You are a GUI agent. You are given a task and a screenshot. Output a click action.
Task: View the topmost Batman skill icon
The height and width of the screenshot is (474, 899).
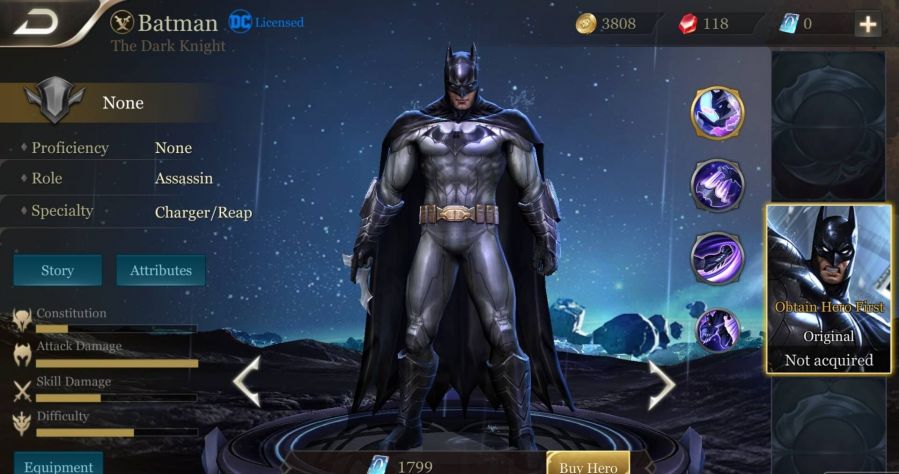click(717, 112)
